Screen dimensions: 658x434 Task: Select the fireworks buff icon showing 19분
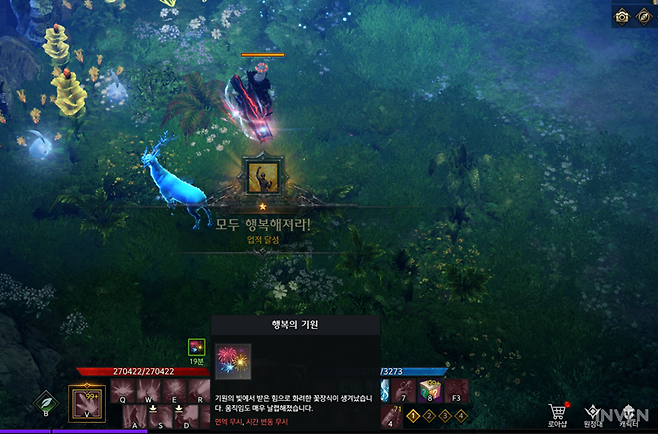197,348
